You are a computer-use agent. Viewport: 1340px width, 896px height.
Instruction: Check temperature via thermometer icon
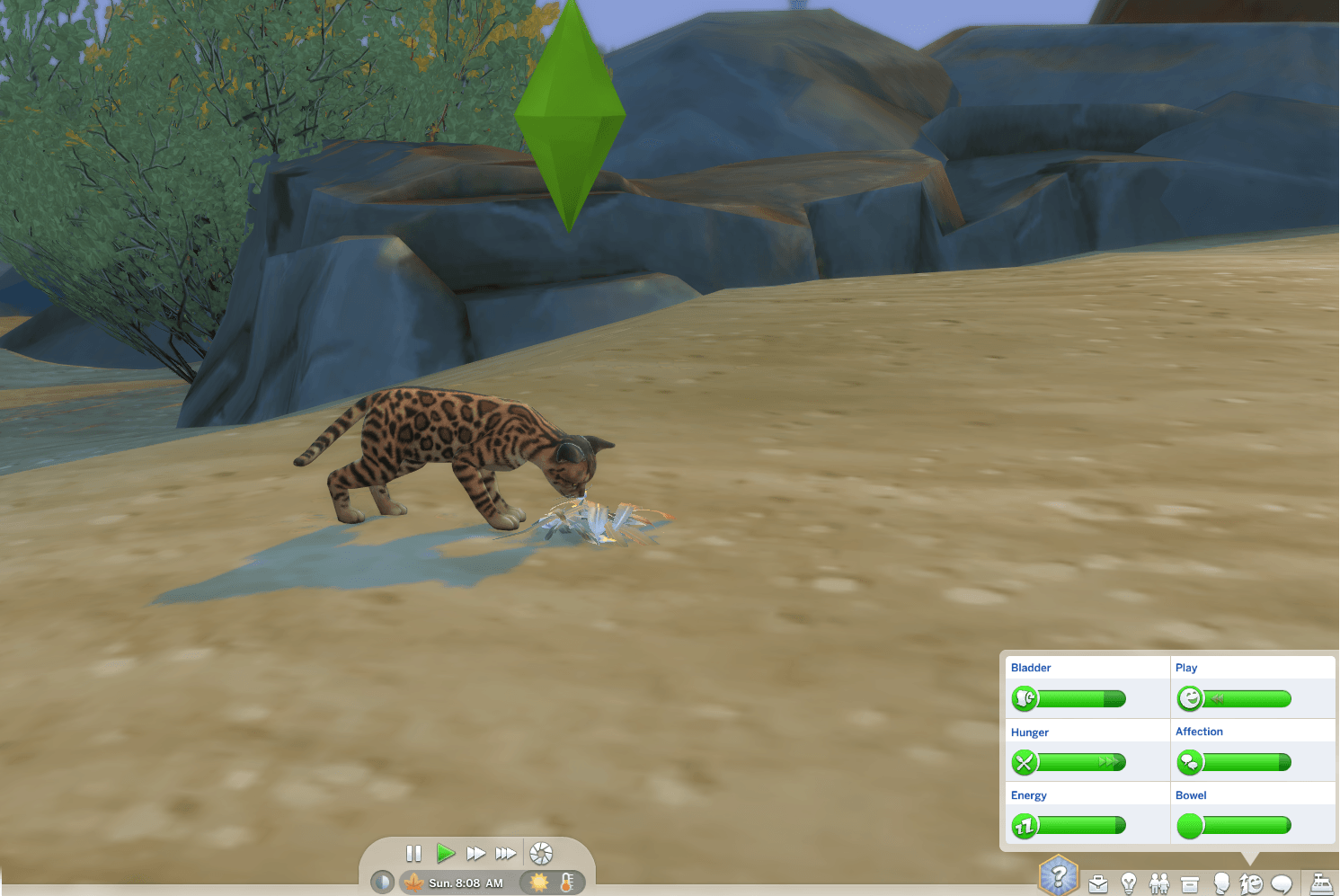click(565, 882)
